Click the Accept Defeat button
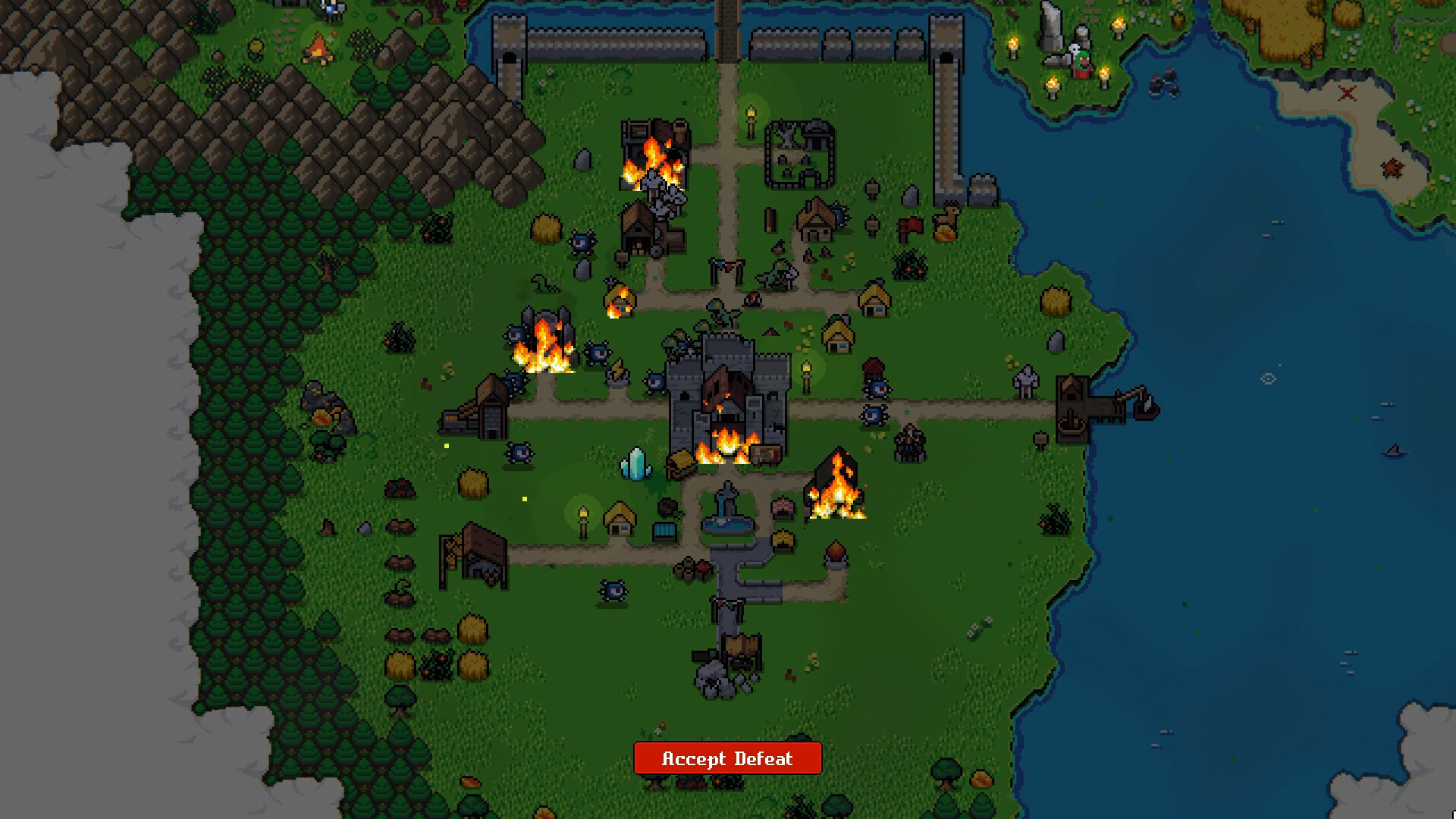 [x=726, y=758]
